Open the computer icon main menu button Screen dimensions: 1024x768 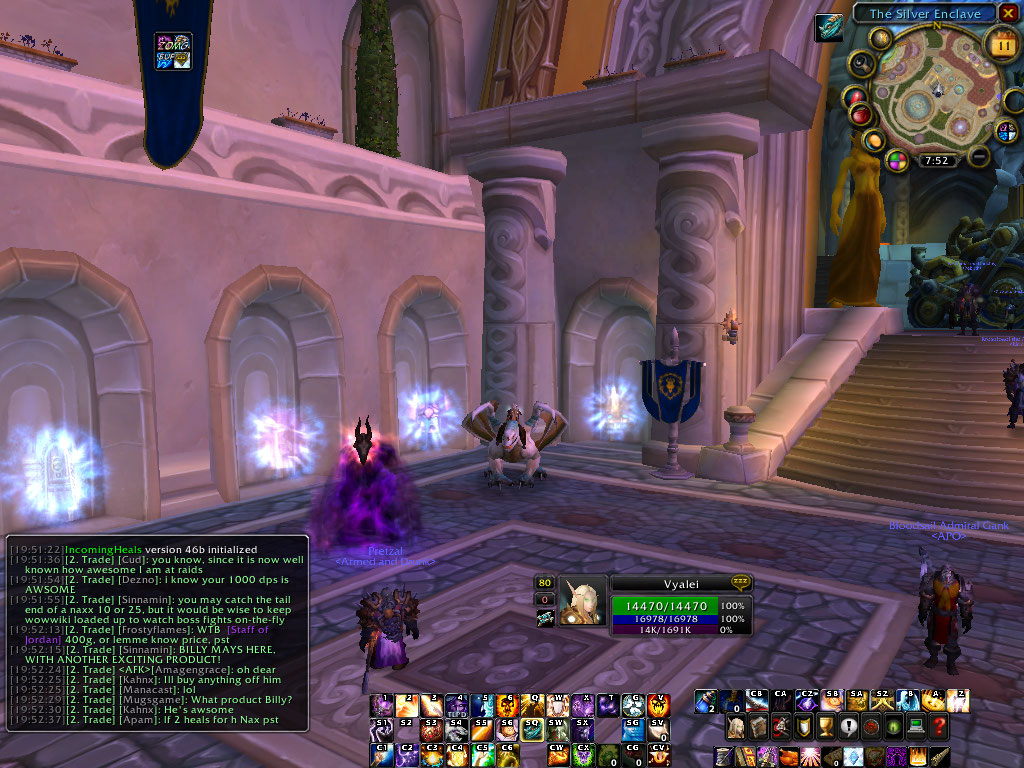pyautogui.click(x=916, y=727)
